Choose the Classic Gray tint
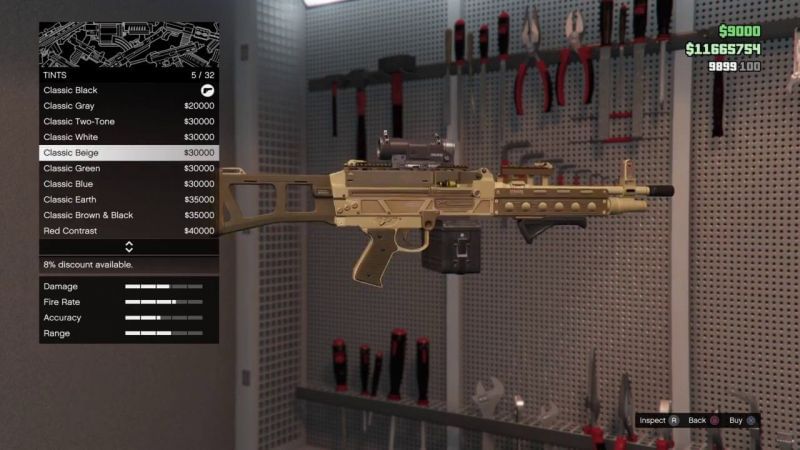Image resolution: width=800 pixels, height=450 pixels. pos(128,106)
